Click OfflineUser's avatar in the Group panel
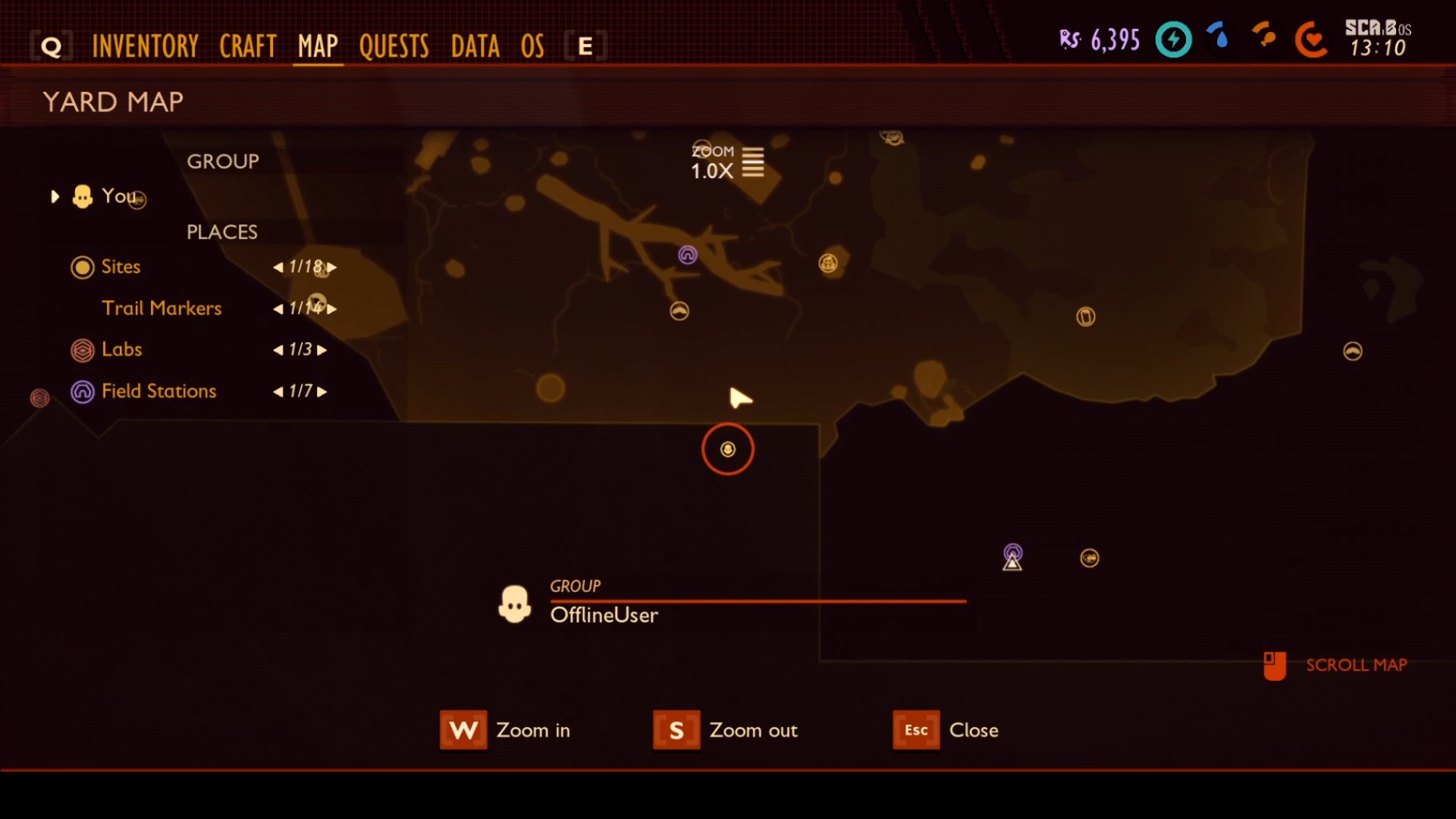 516,604
